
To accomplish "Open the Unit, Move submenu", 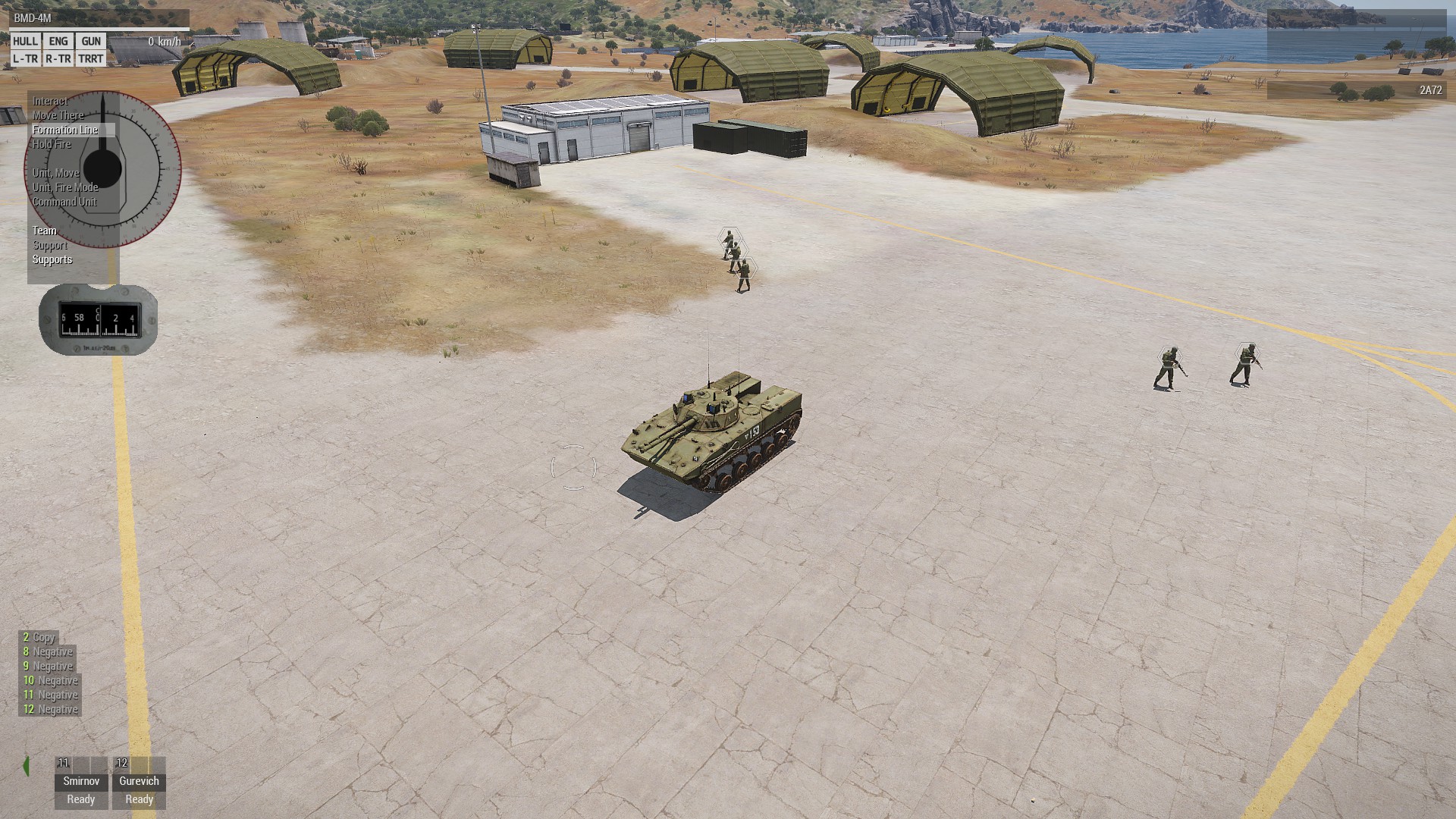I will point(55,173).
